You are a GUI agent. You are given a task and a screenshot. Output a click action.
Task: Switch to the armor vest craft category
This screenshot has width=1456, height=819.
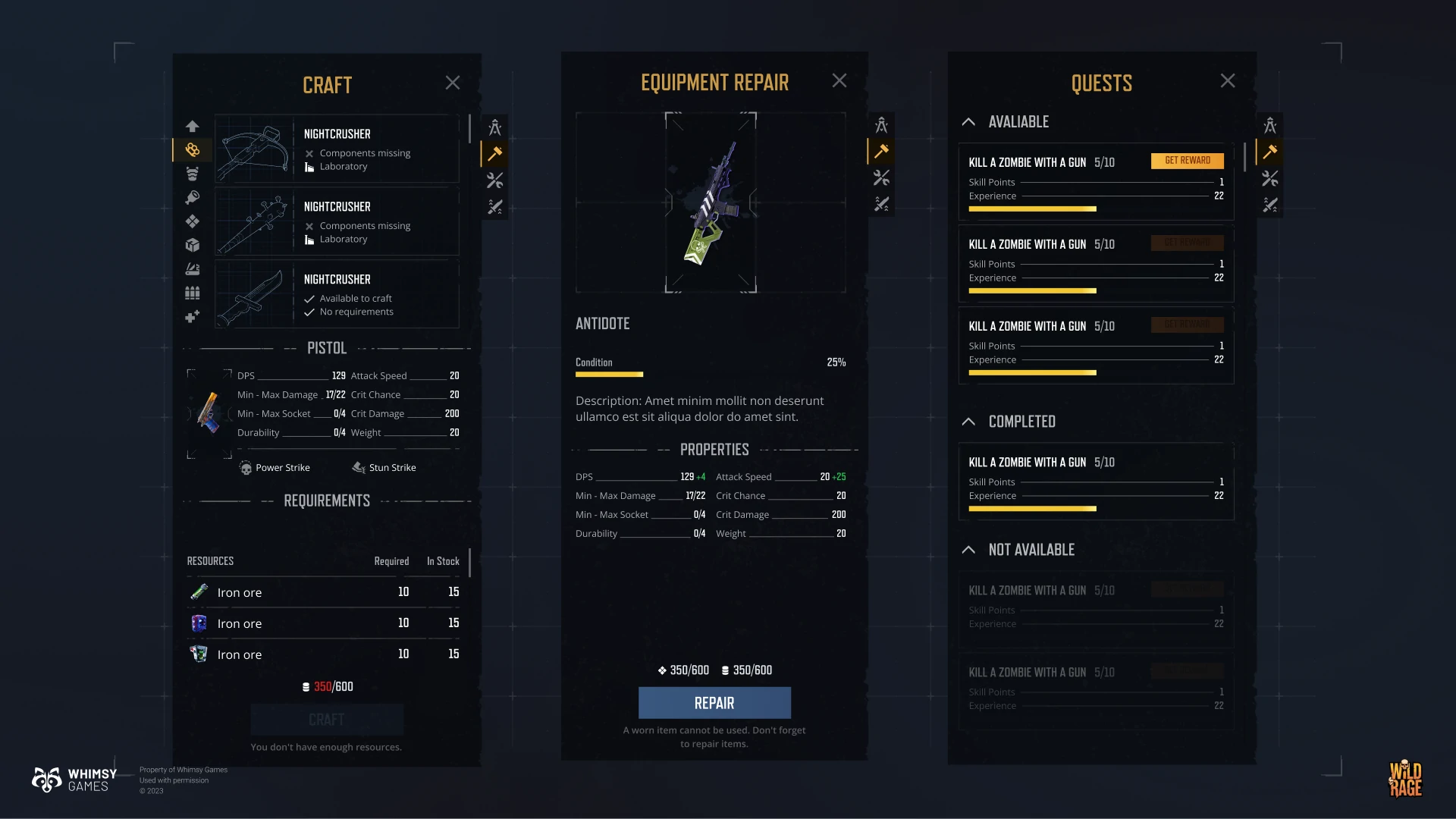[193, 174]
